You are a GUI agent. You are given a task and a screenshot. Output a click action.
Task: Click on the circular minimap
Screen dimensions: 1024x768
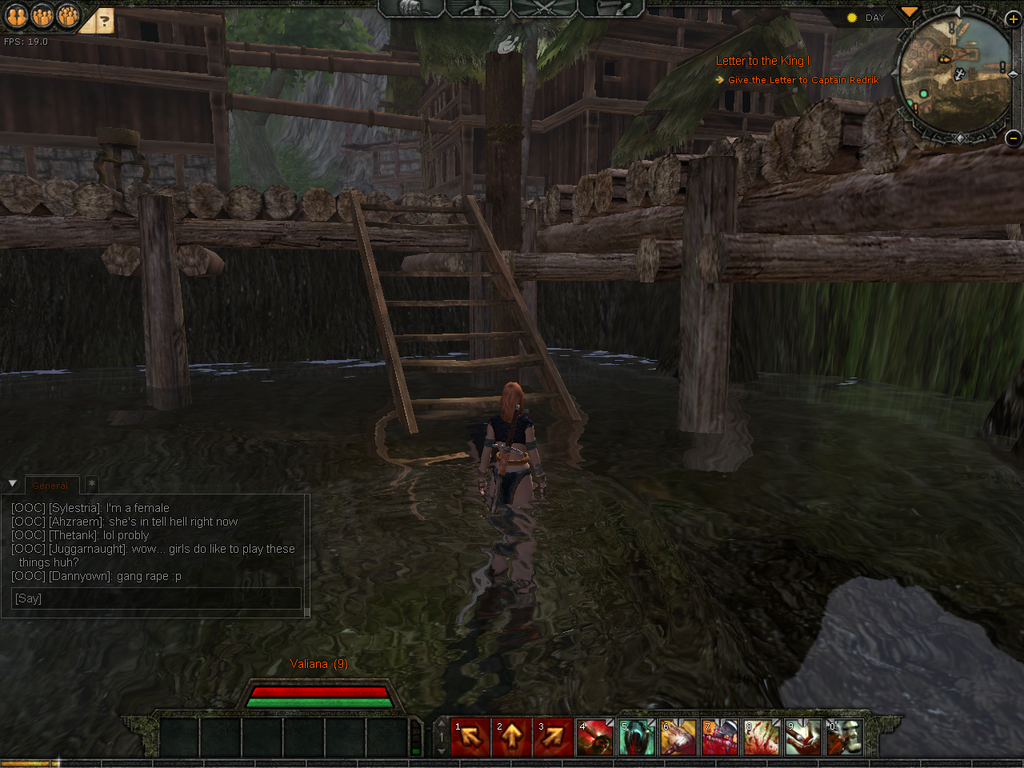pyautogui.click(x=955, y=75)
